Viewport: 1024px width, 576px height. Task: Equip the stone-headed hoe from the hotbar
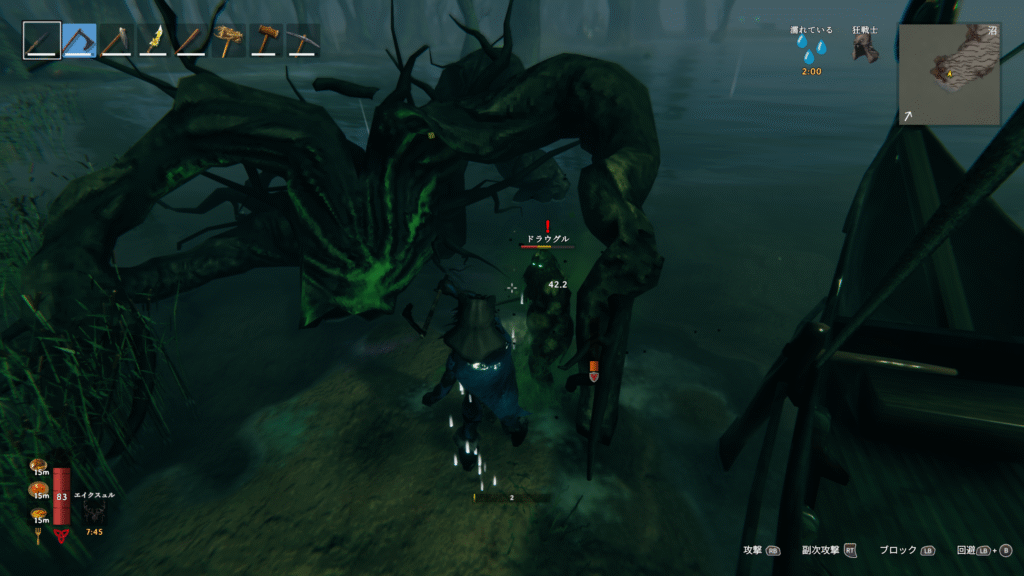116,40
